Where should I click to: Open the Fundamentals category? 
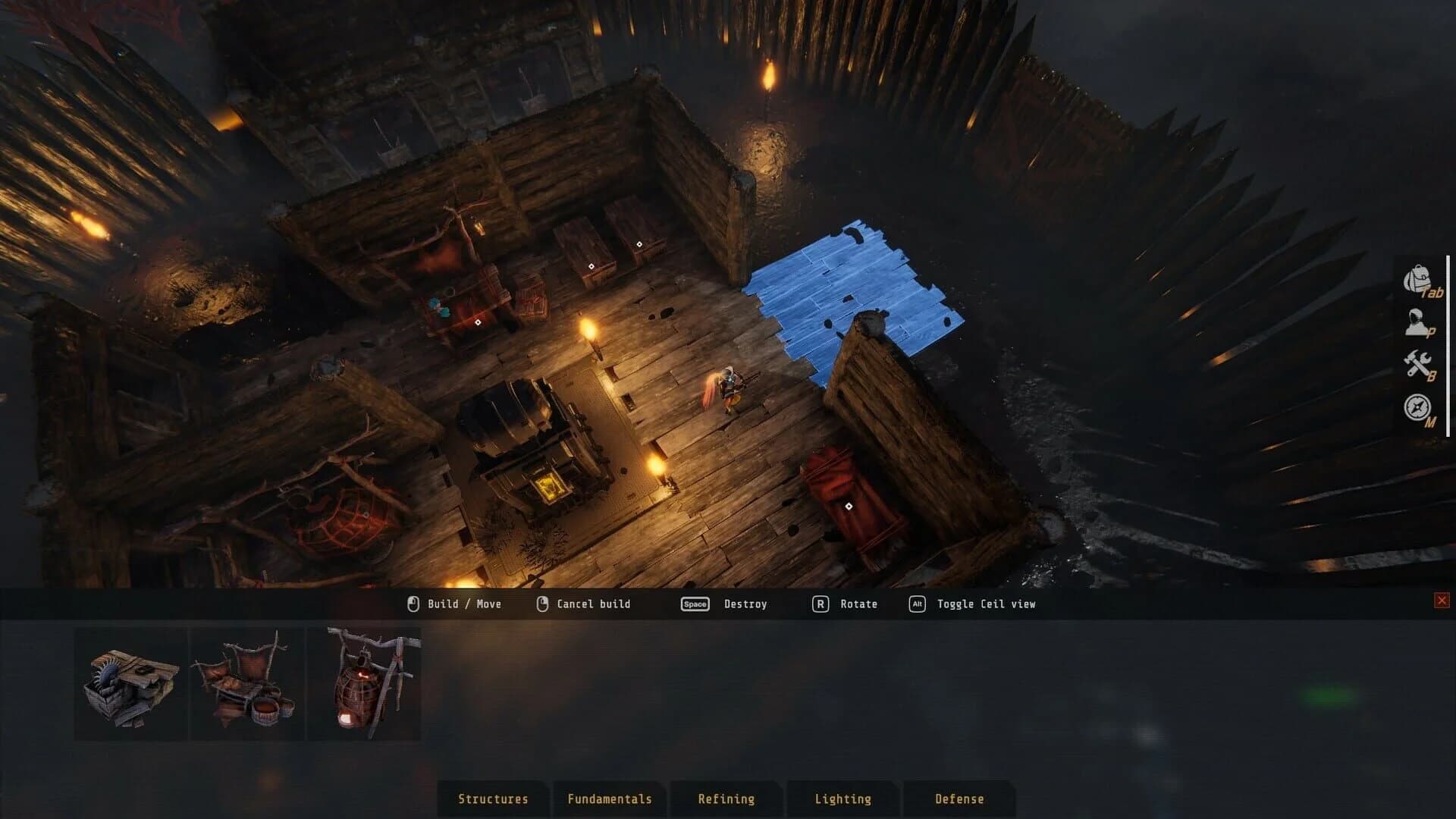[610, 799]
